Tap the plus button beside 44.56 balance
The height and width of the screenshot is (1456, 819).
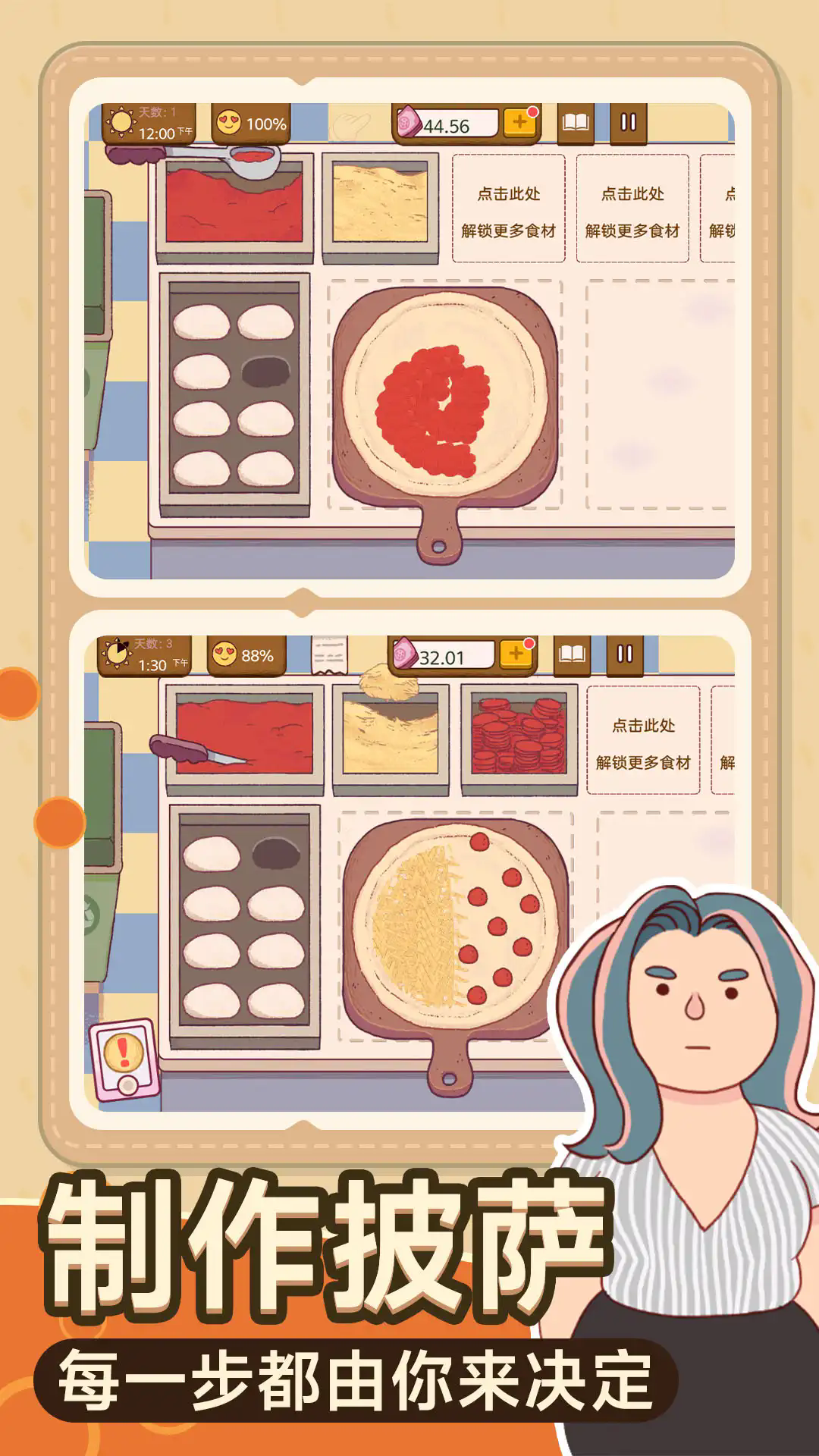[519, 122]
